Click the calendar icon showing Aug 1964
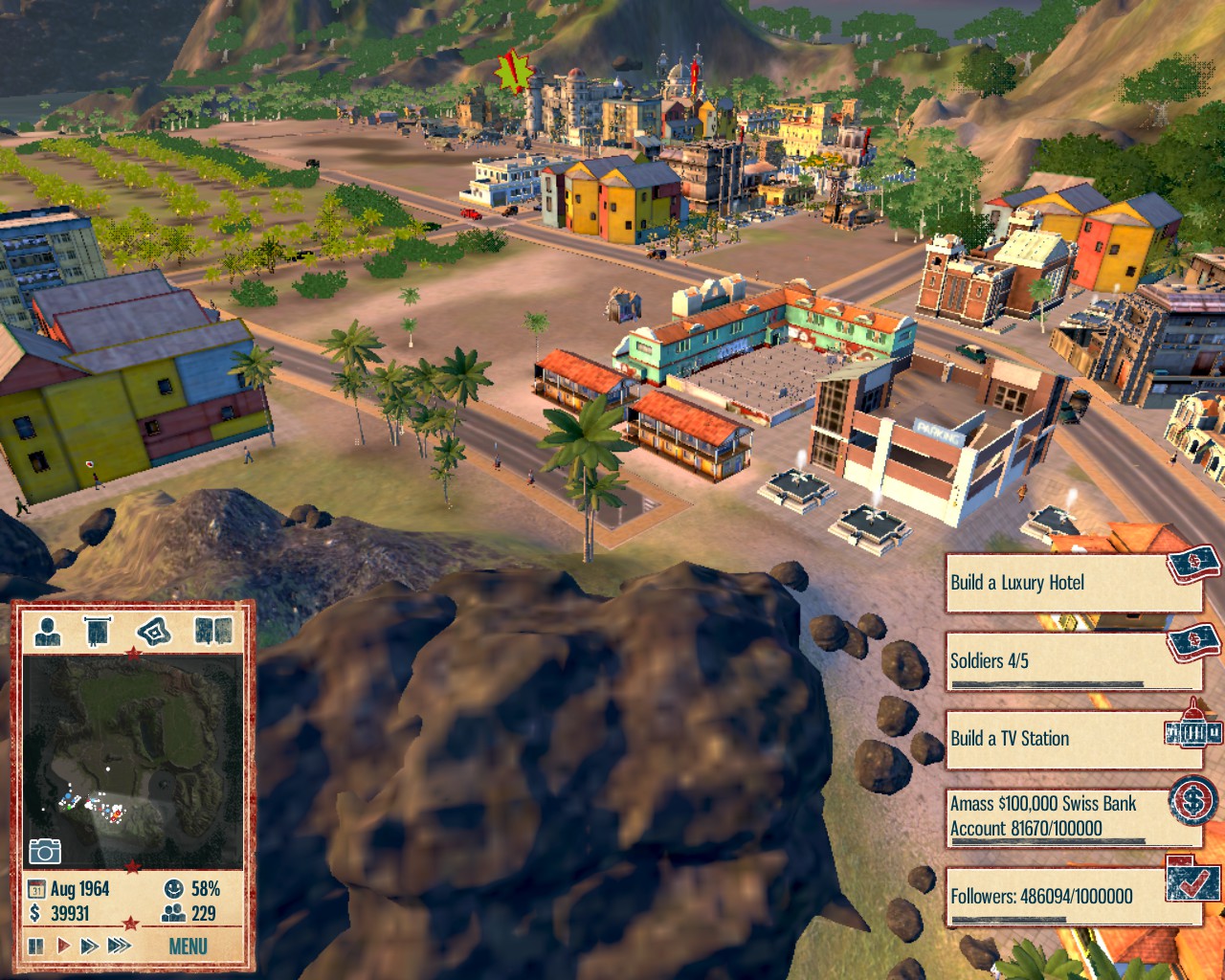 pos(35,888)
